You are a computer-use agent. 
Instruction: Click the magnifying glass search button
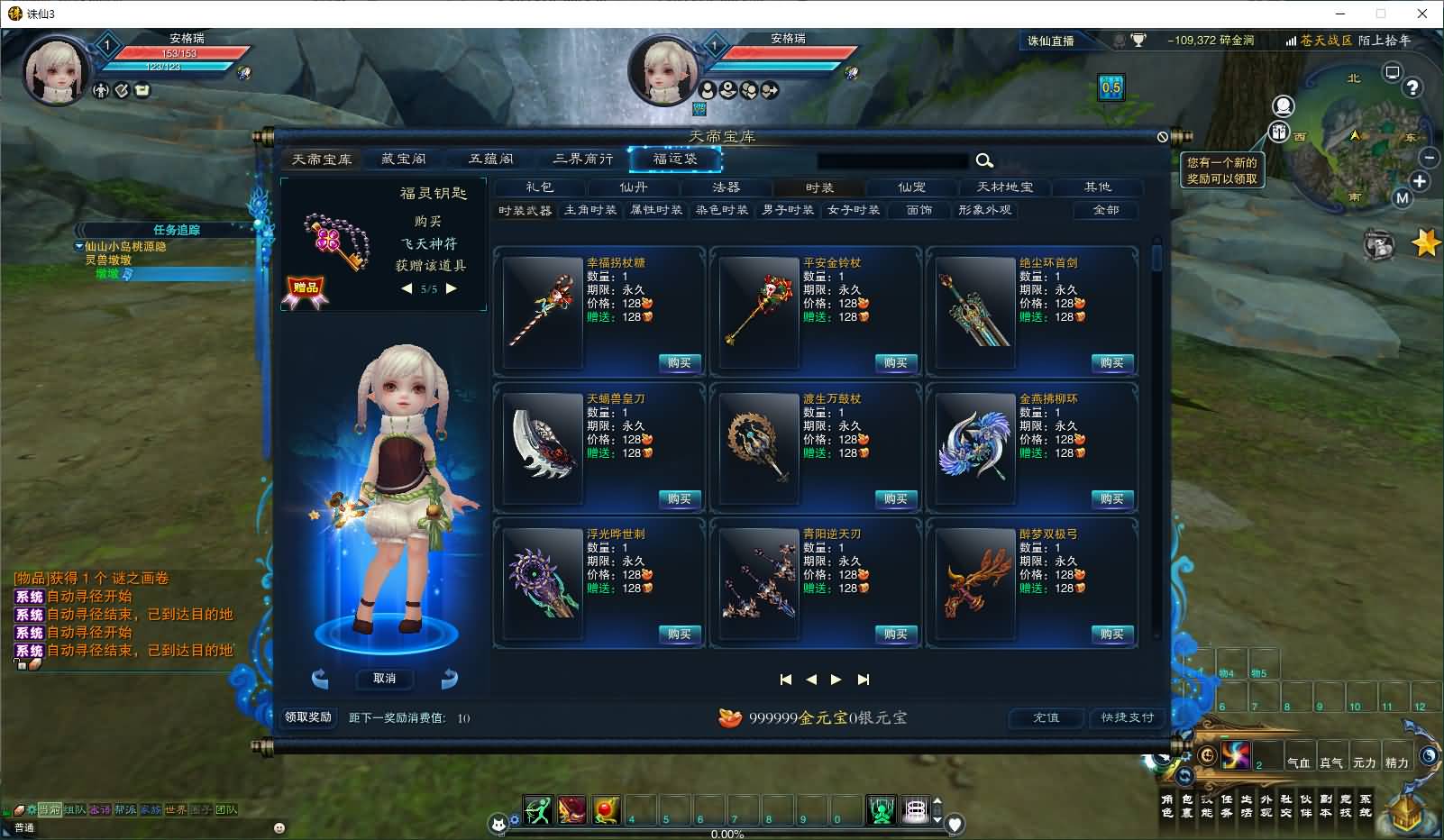984,160
